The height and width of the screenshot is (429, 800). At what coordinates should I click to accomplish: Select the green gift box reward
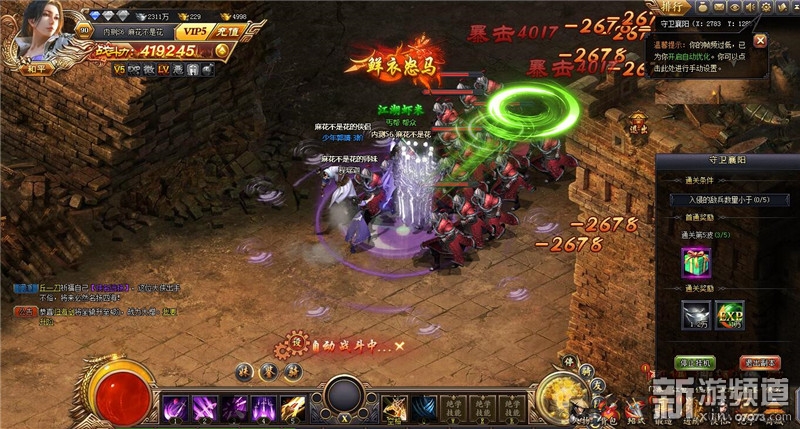click(695, 262)
